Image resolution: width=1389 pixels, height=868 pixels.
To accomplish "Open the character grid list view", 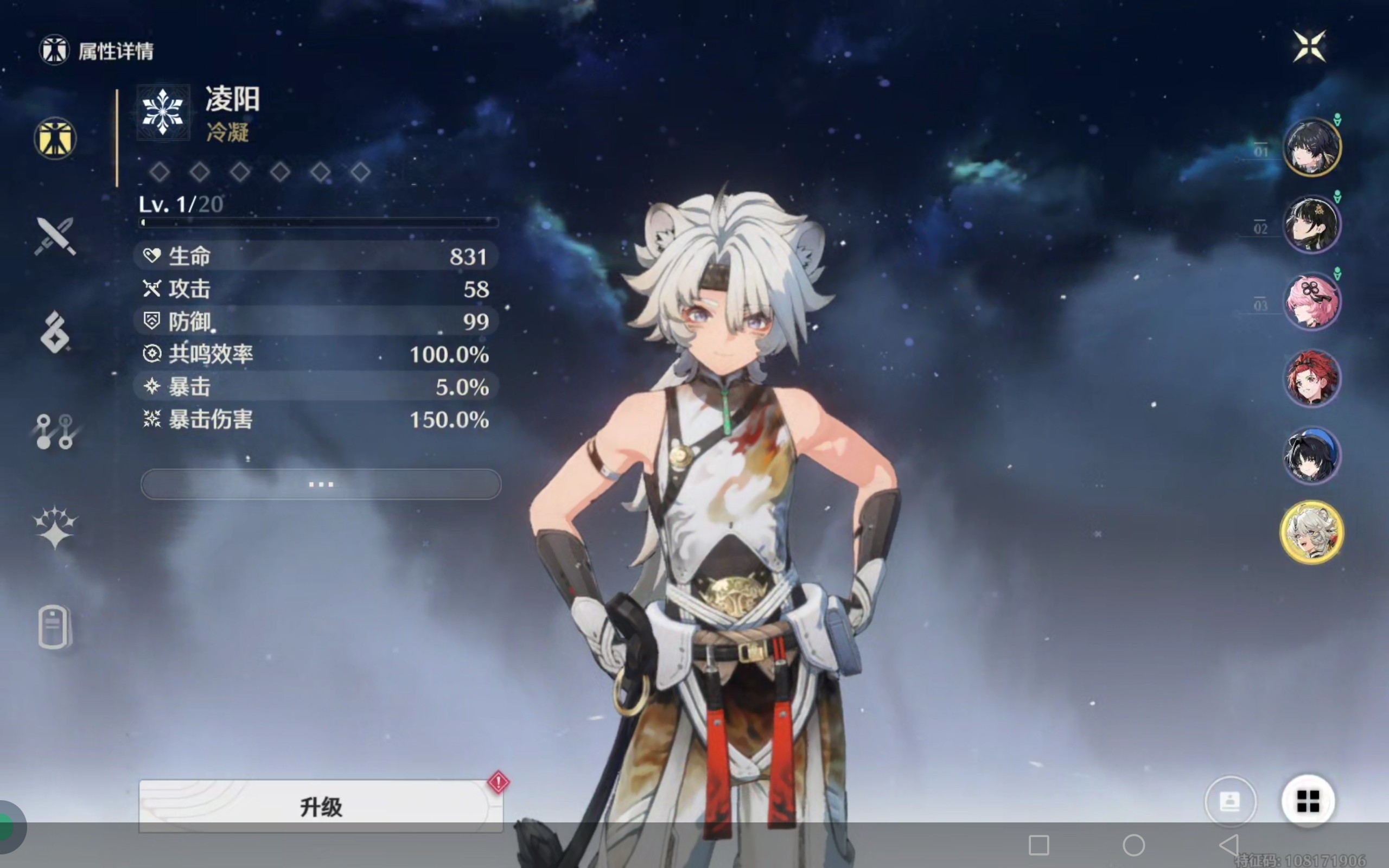I will click(x=1308, y=801).
